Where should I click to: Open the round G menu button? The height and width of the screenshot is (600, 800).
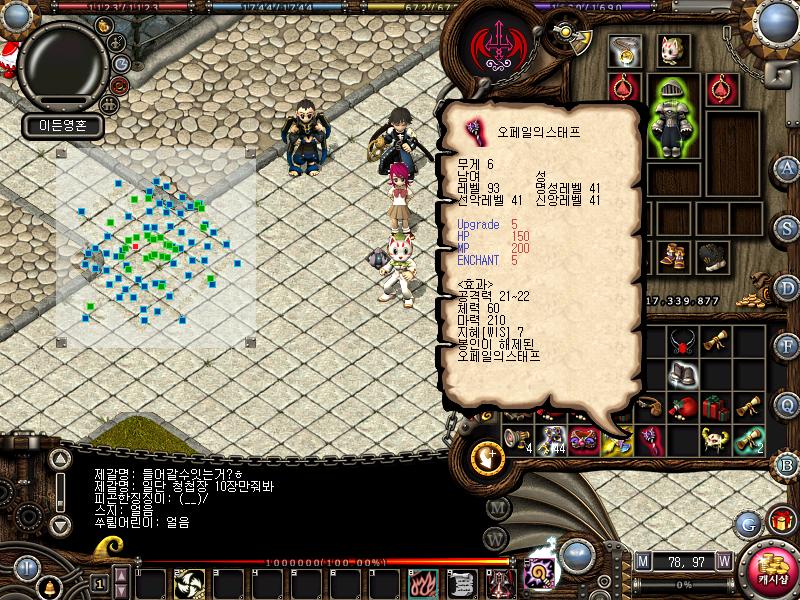coord(748,523)
